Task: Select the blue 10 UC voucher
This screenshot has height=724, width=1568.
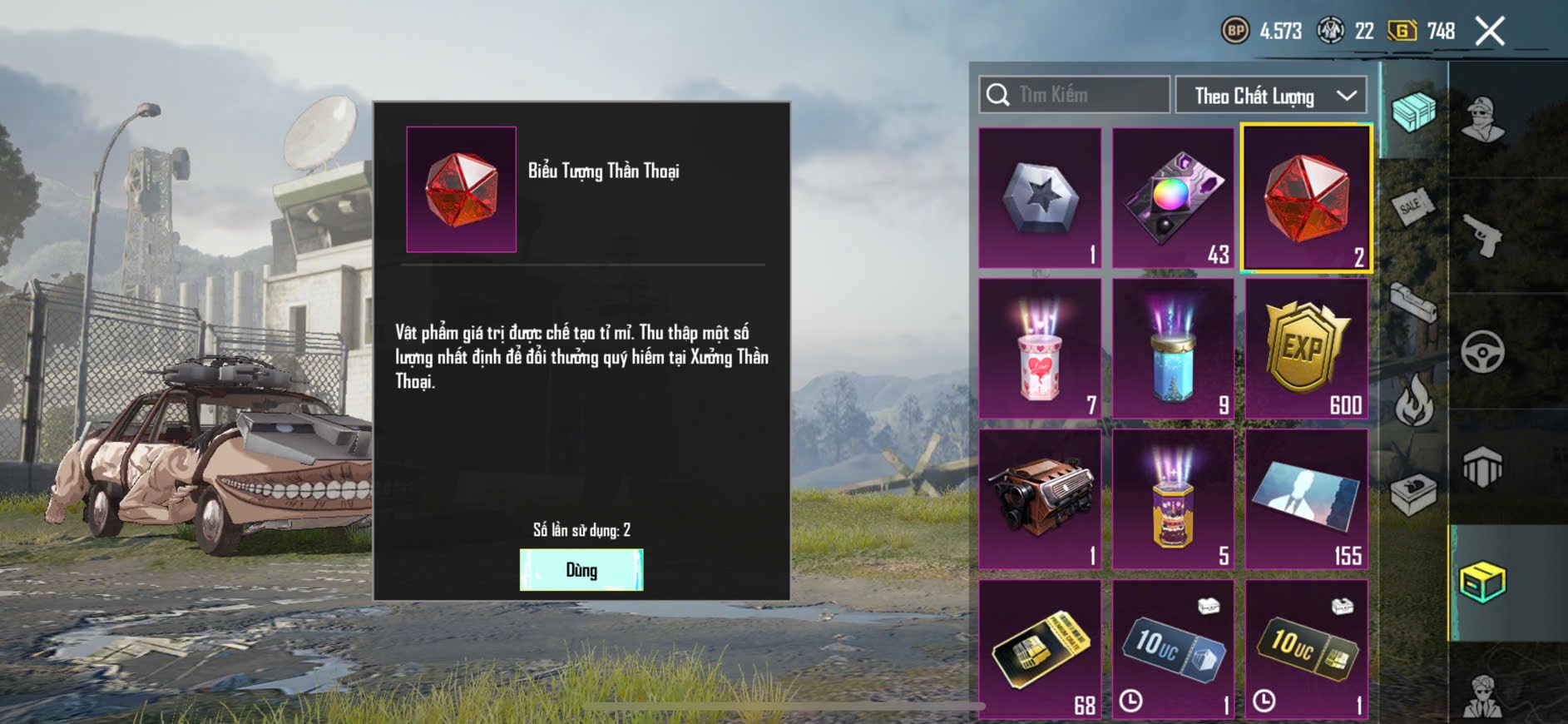Action: 1173,650
